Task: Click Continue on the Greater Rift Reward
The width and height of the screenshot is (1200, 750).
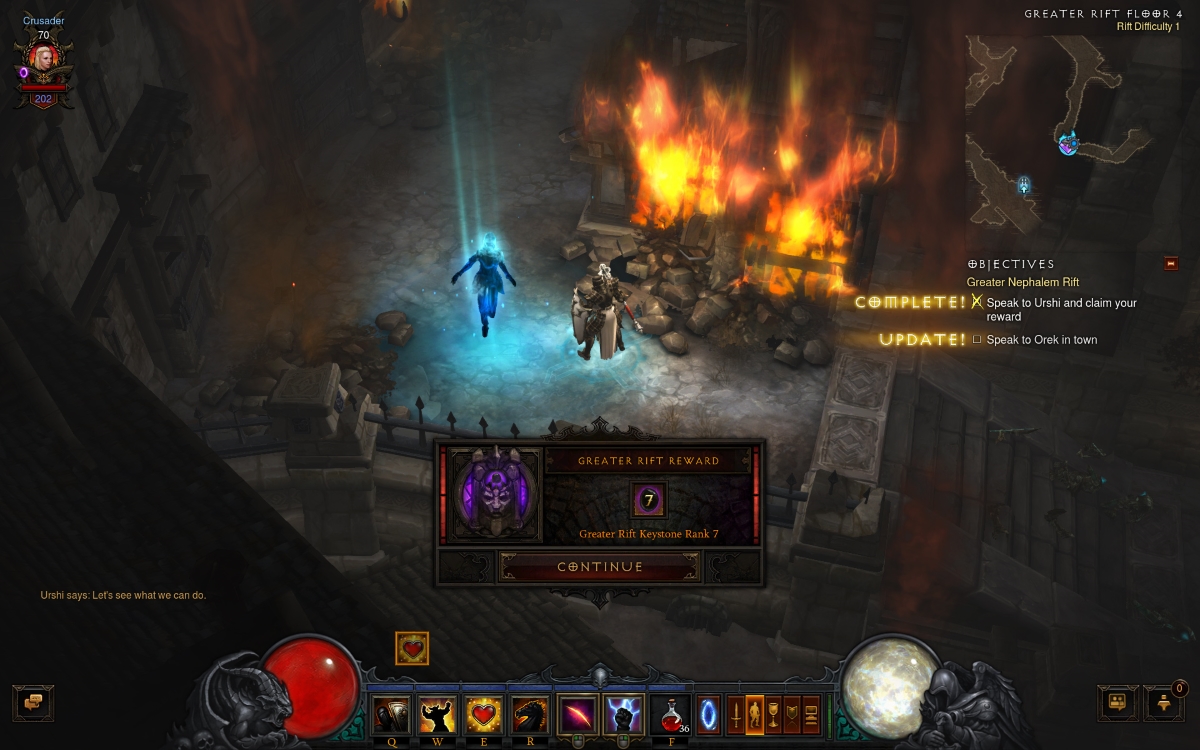Action: click(x=599, y=567)
